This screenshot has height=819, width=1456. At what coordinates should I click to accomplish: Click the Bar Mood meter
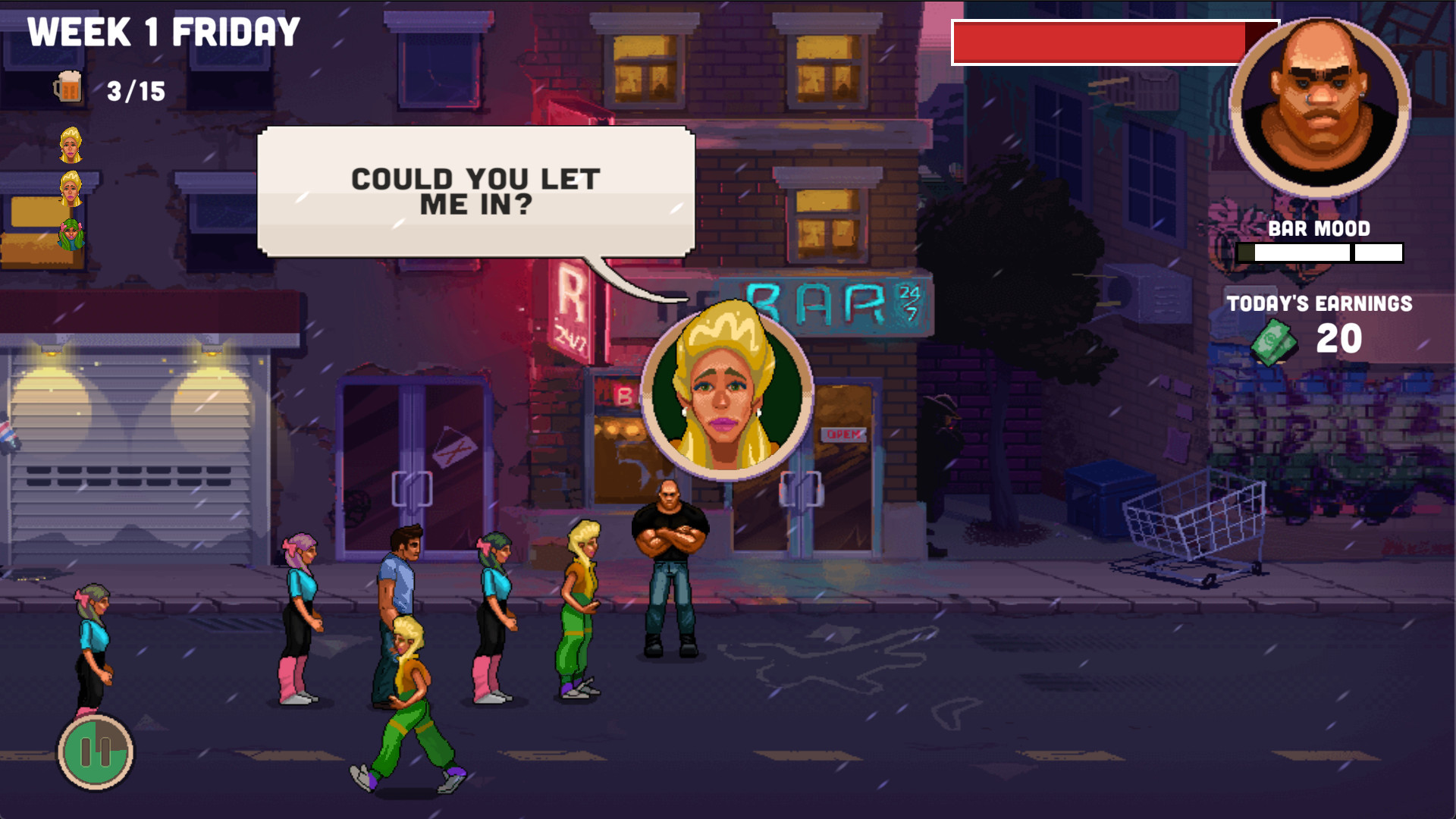[x=1319, y=251]
